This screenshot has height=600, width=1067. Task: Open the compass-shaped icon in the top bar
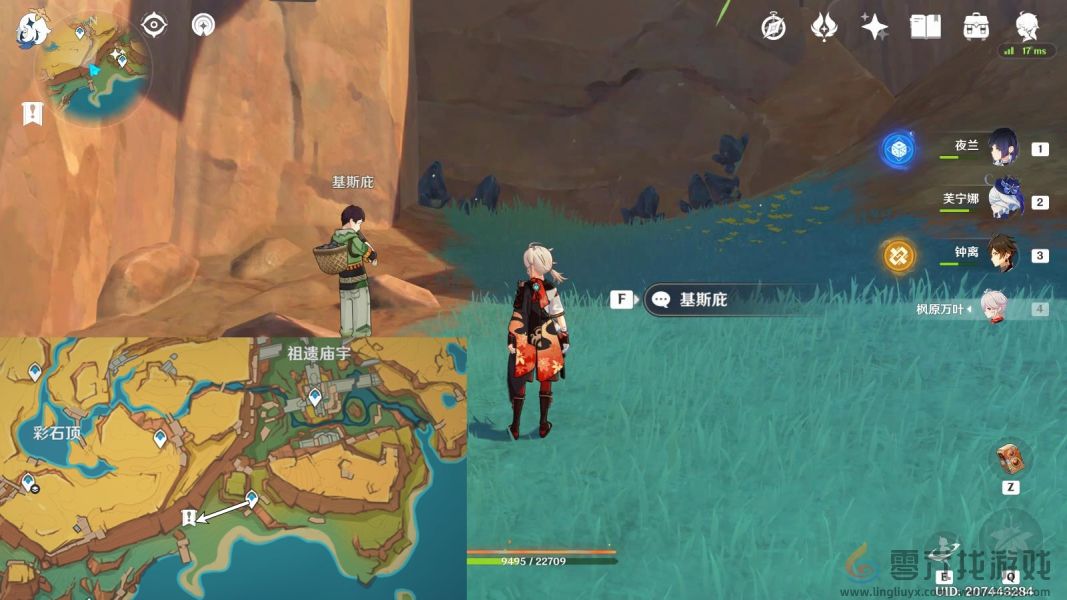pos(773,27)
